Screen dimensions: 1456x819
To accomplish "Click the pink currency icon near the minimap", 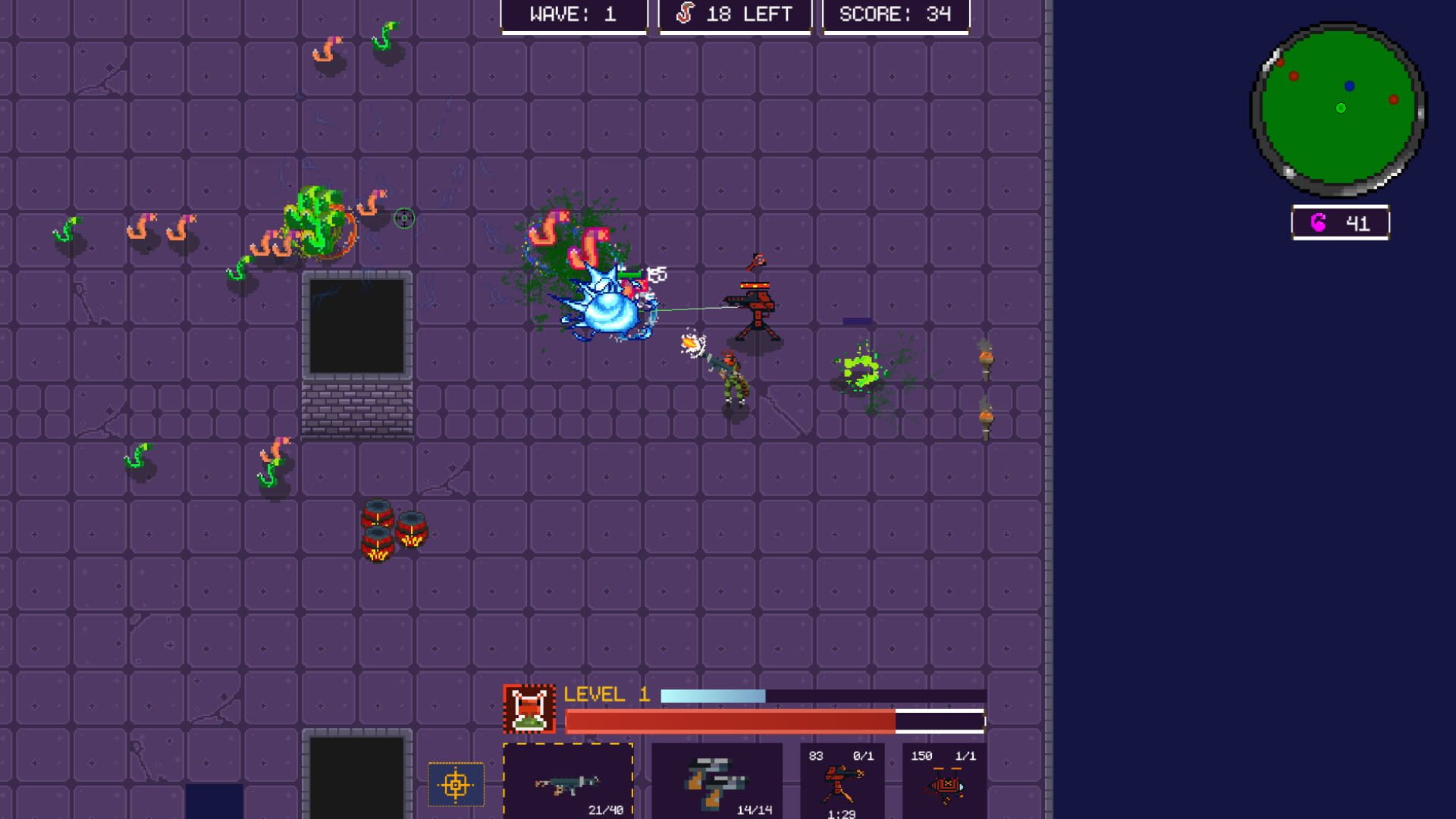I will pyautogui.click(x=1319, y=222).
